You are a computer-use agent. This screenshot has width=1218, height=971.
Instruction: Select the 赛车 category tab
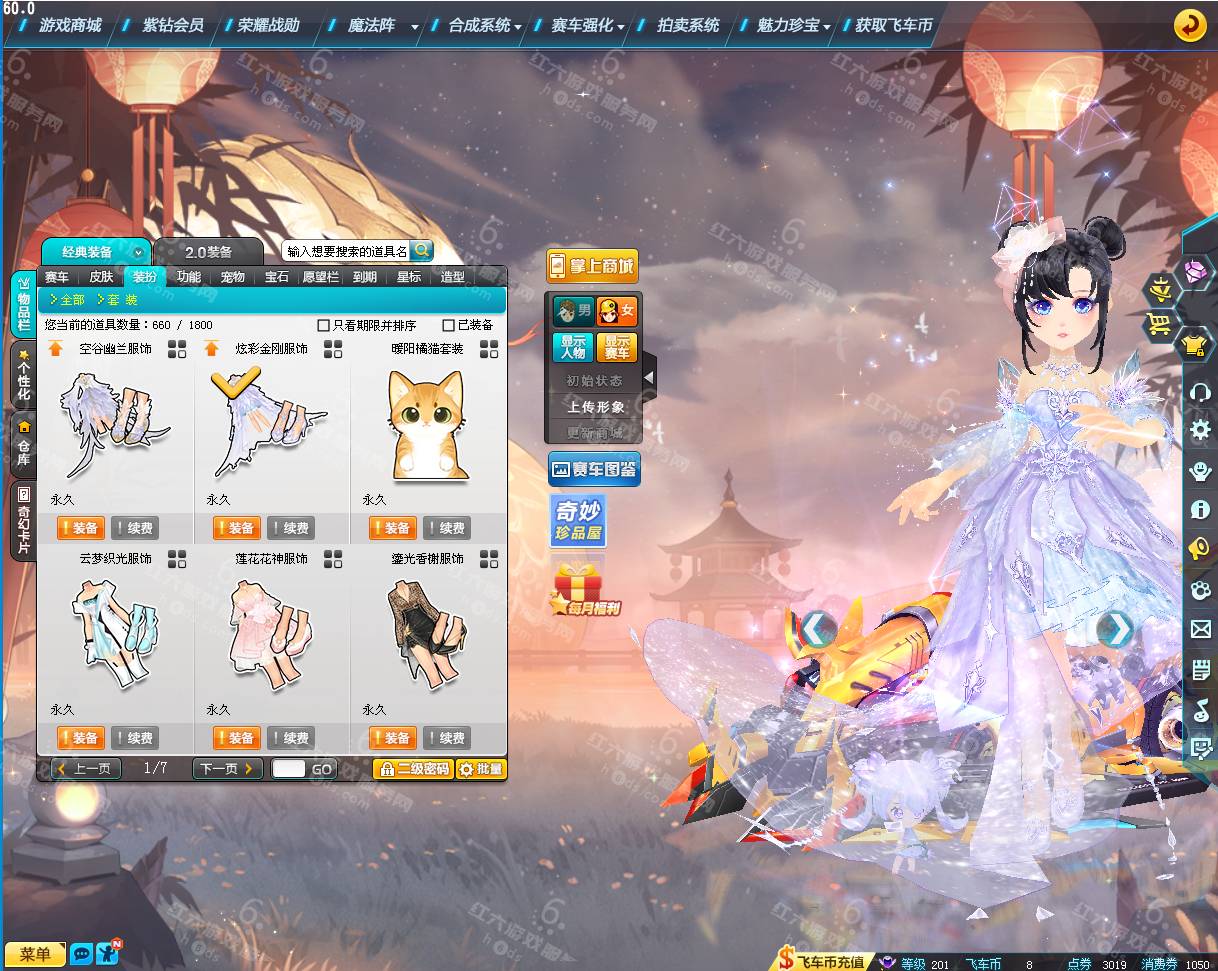(x=57, y=277)
